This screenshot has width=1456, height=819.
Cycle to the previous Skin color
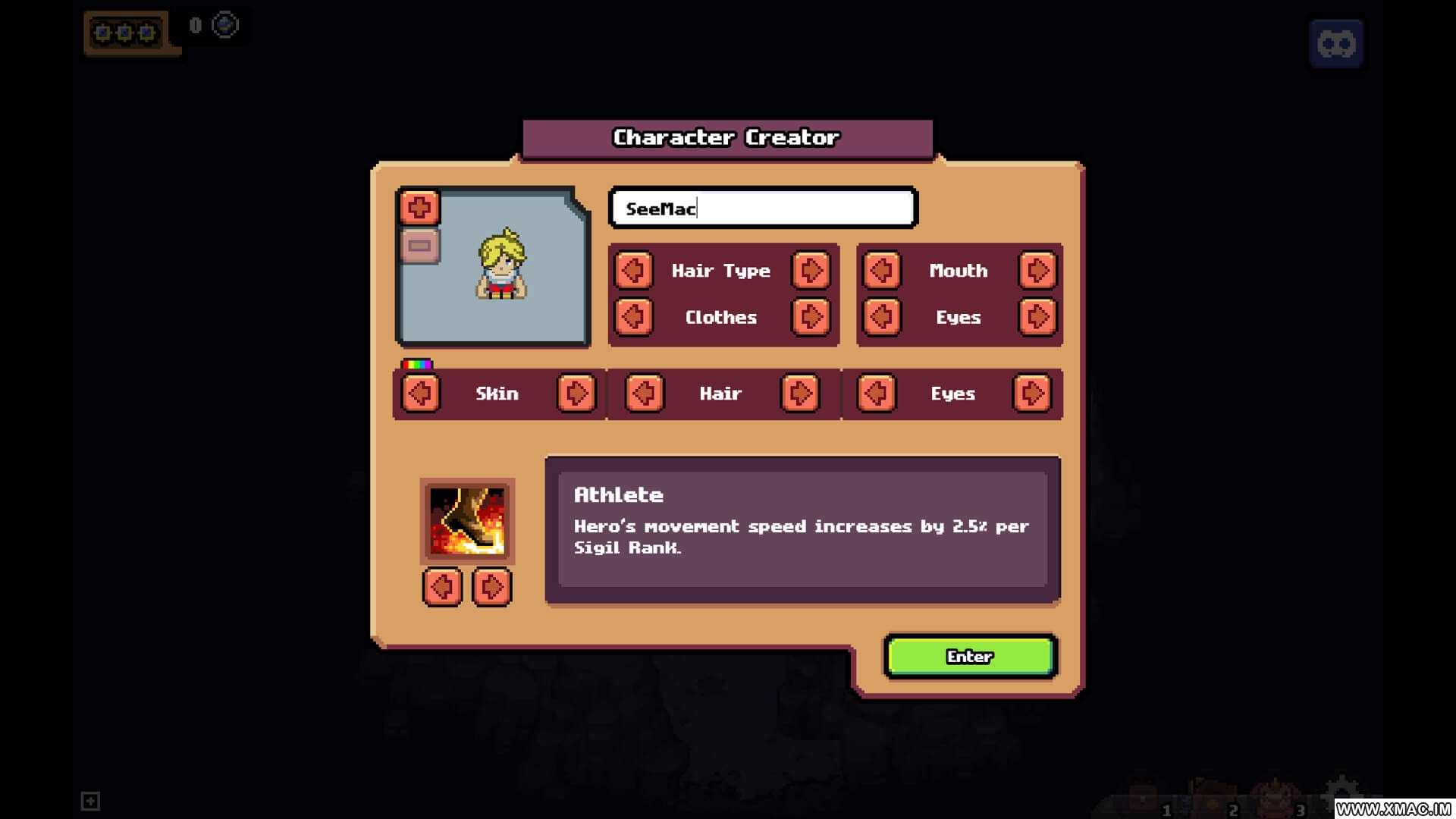420,393
